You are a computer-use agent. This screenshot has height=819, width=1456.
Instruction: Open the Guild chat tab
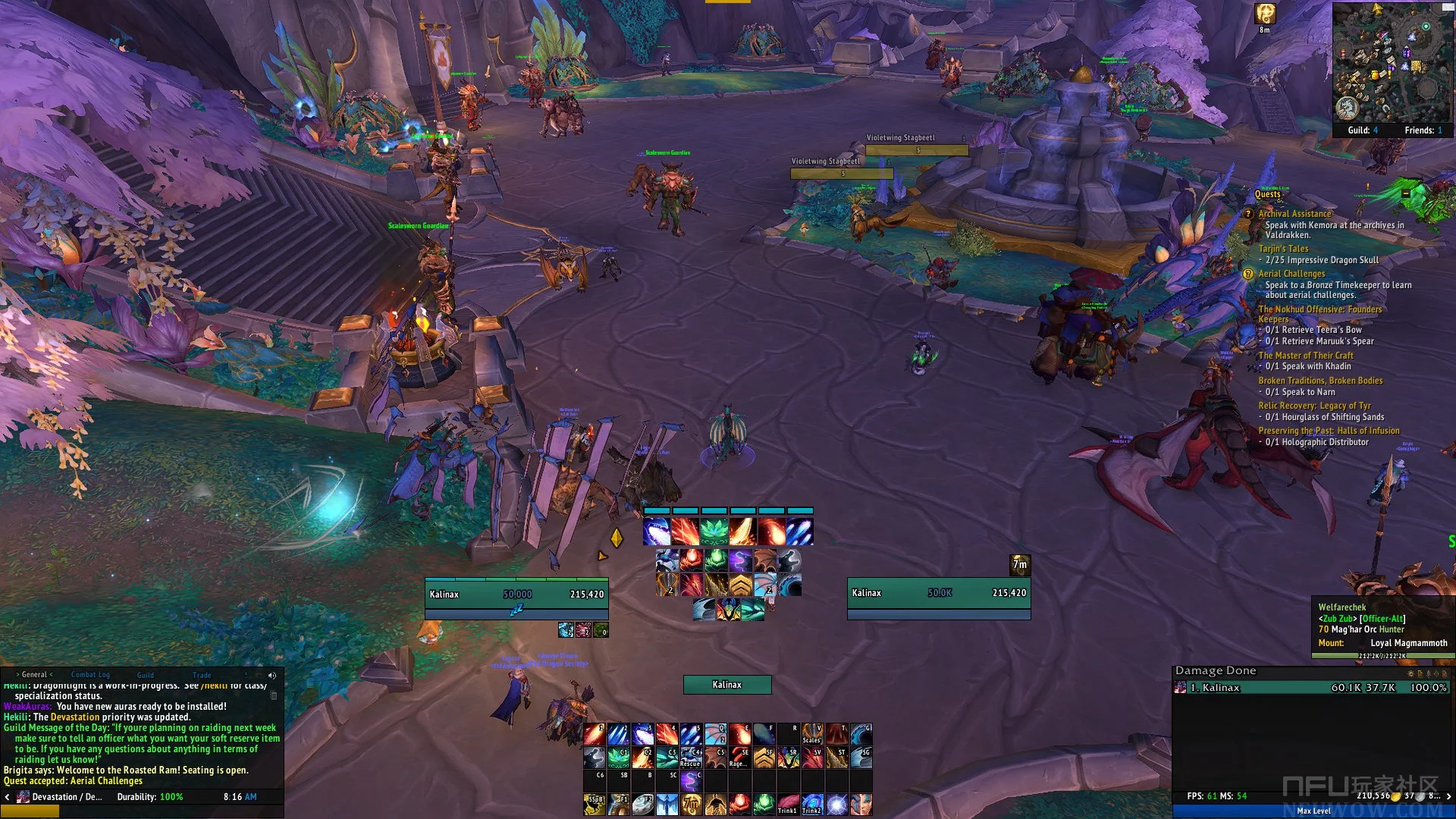click(145, 674)
